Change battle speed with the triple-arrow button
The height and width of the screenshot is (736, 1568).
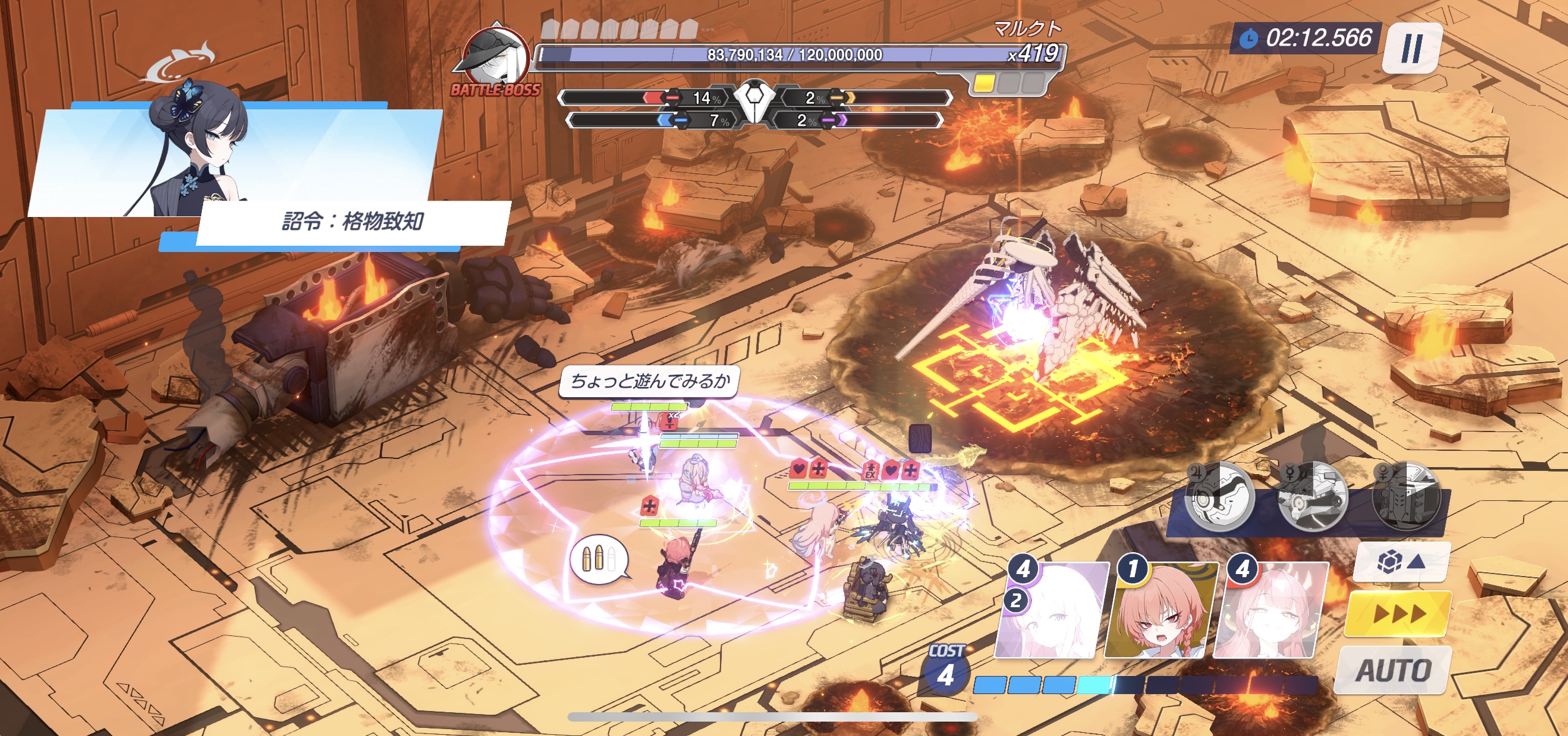pos(1399,613)
